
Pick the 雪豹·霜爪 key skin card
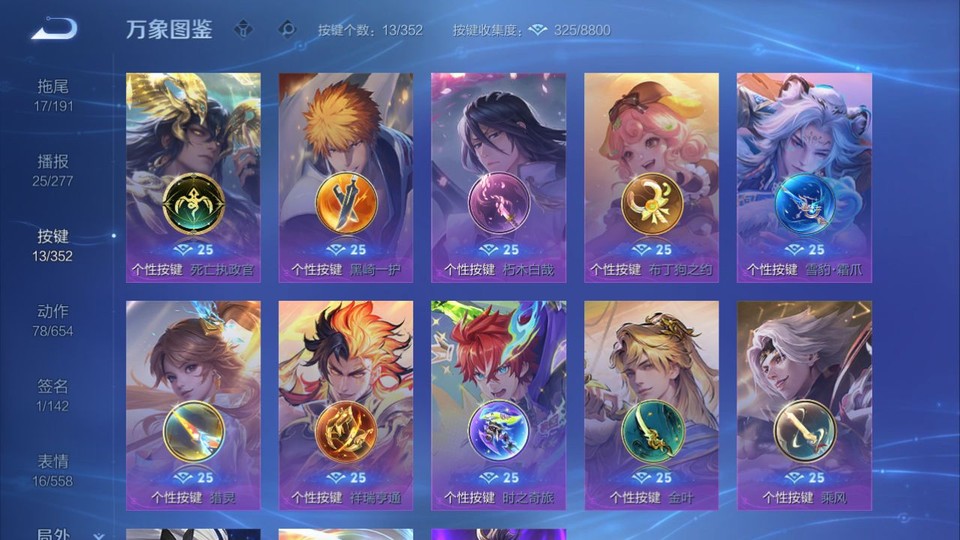tap(804, 177)
